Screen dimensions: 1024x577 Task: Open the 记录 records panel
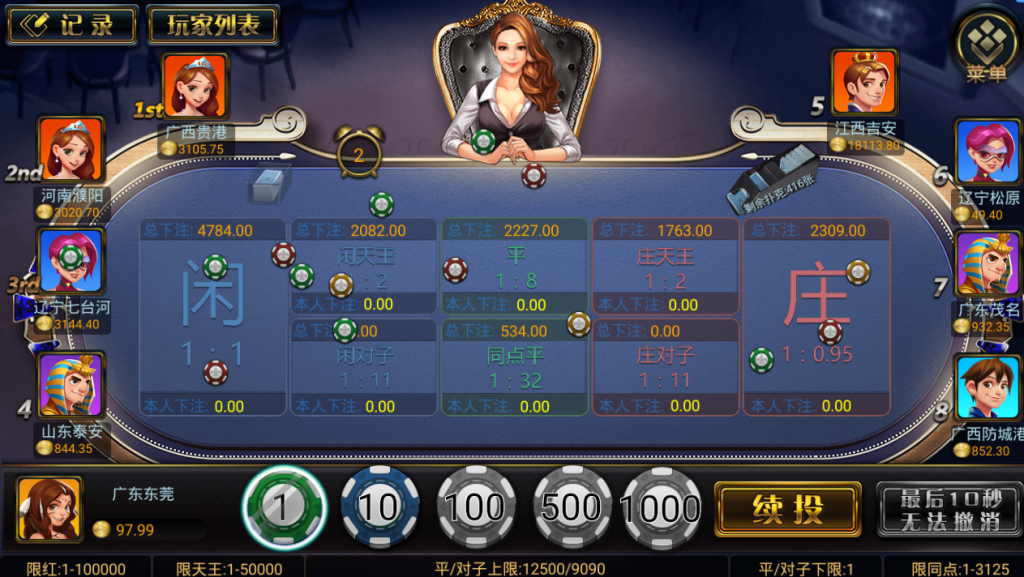pos(72,26)
